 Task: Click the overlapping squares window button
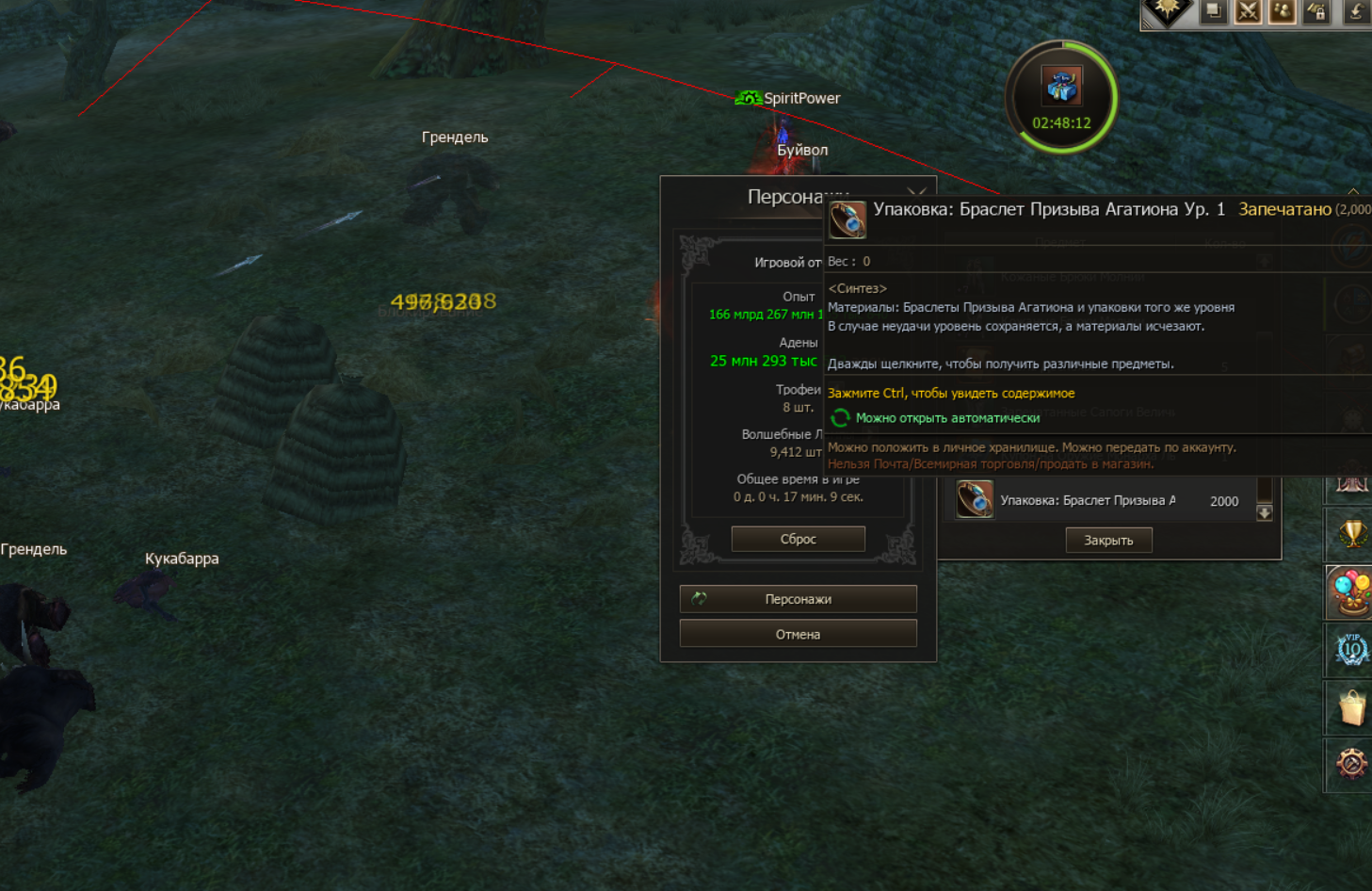point(1214,11)
